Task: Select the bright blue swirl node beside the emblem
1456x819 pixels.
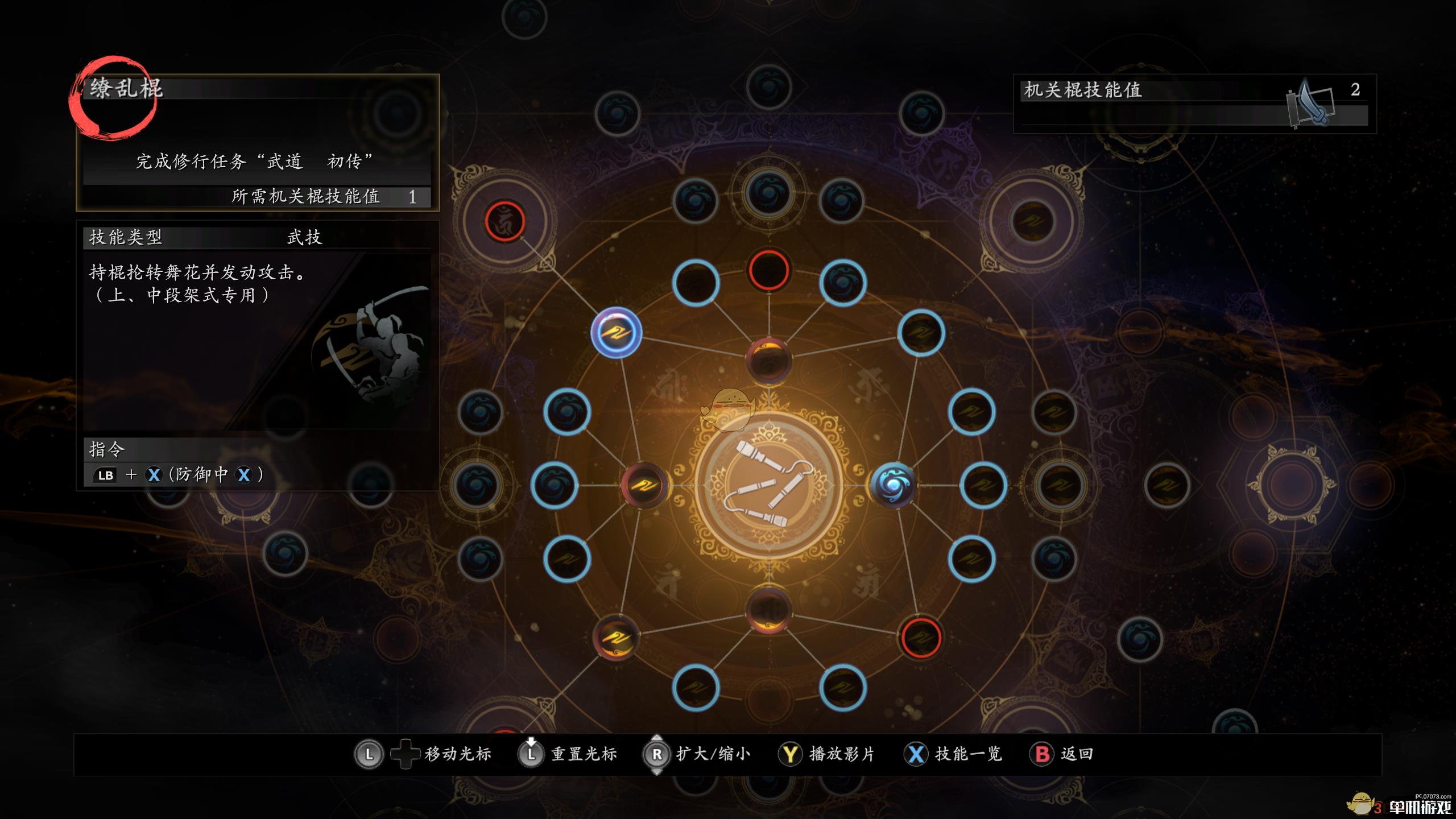Action: pyautogui.click(x=893, y=485)
